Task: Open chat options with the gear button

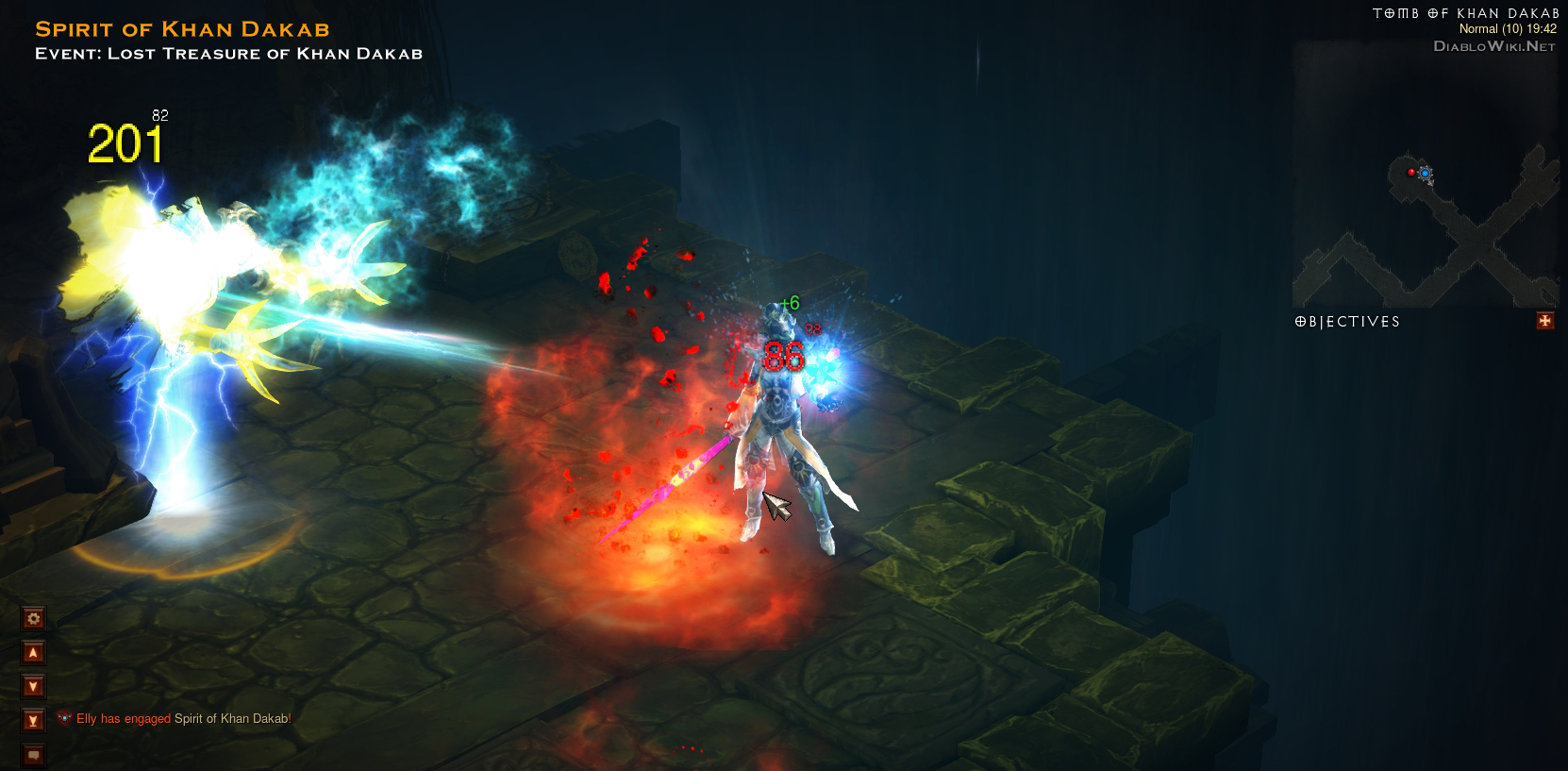Action: [33, 619]
